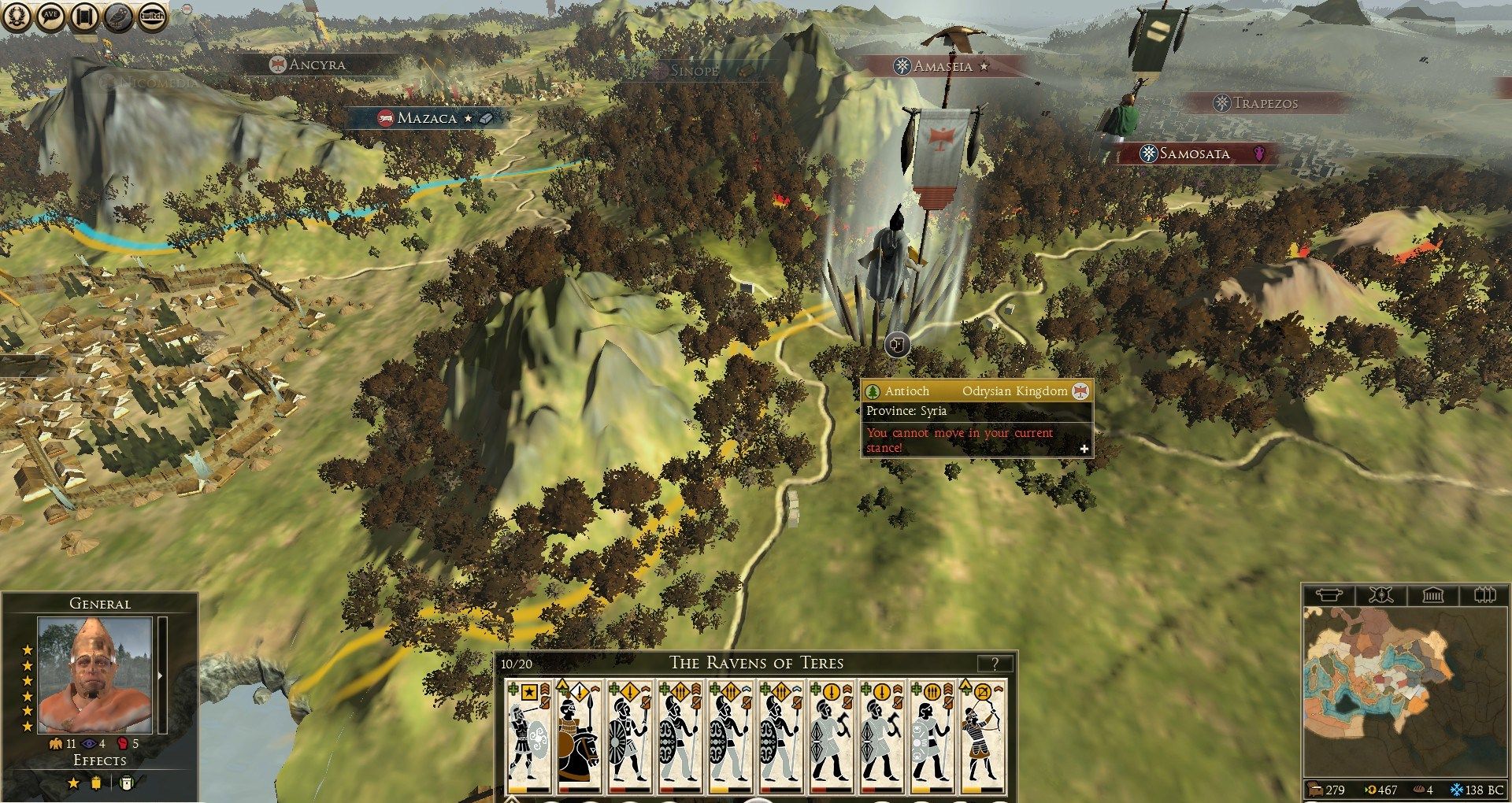1512x803 pixels.
Task: Open help for The Ravens of Teres
Action: (995, 664)
